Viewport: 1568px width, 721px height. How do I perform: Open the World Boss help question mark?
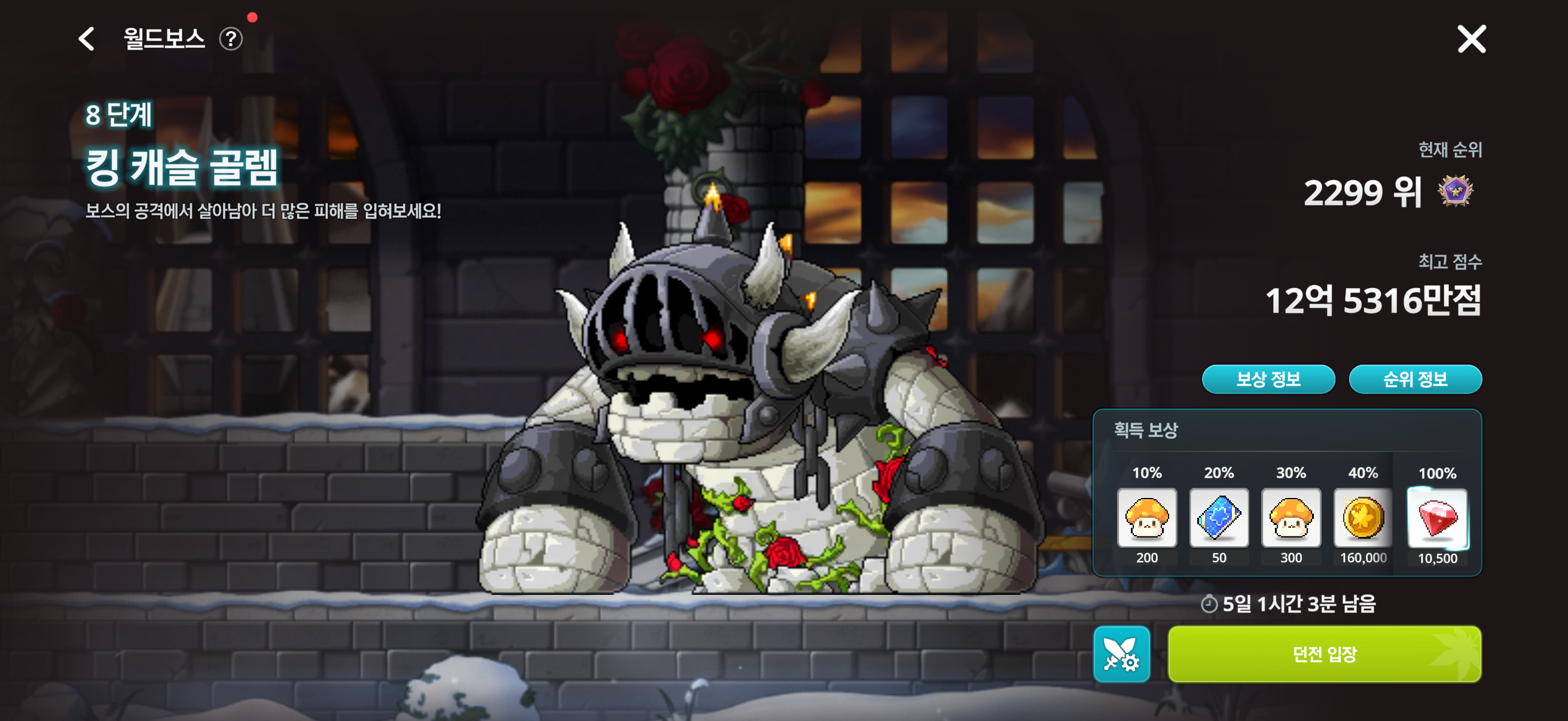[x=231, y=39]
